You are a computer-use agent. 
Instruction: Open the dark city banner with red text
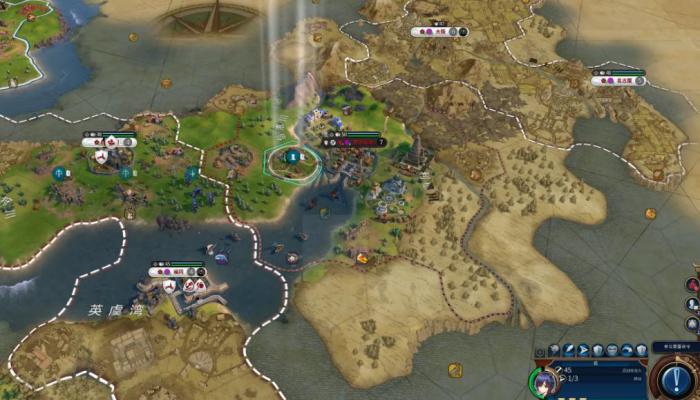pyautogui.click(x=356, y=142)
